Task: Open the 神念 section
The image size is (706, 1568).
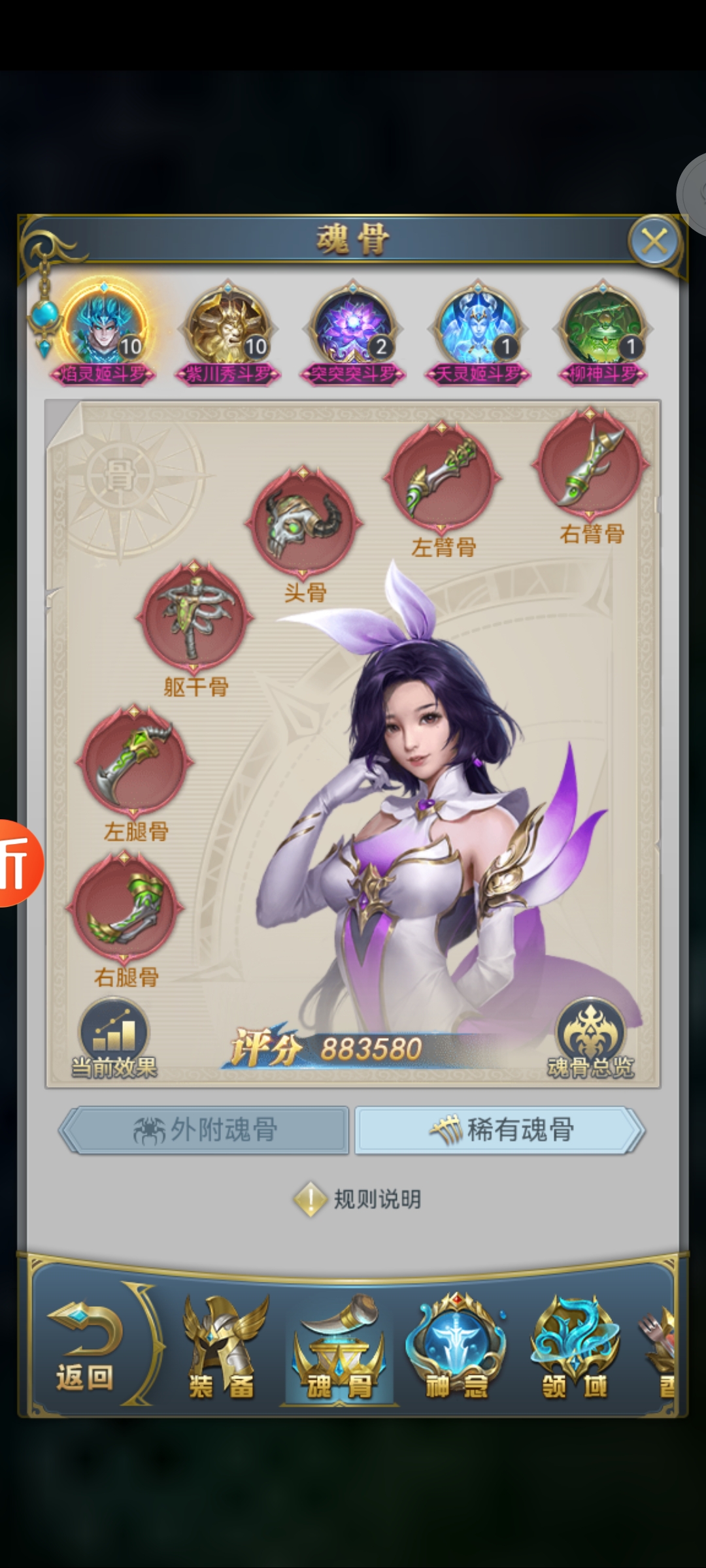Action: [456, 1348]
